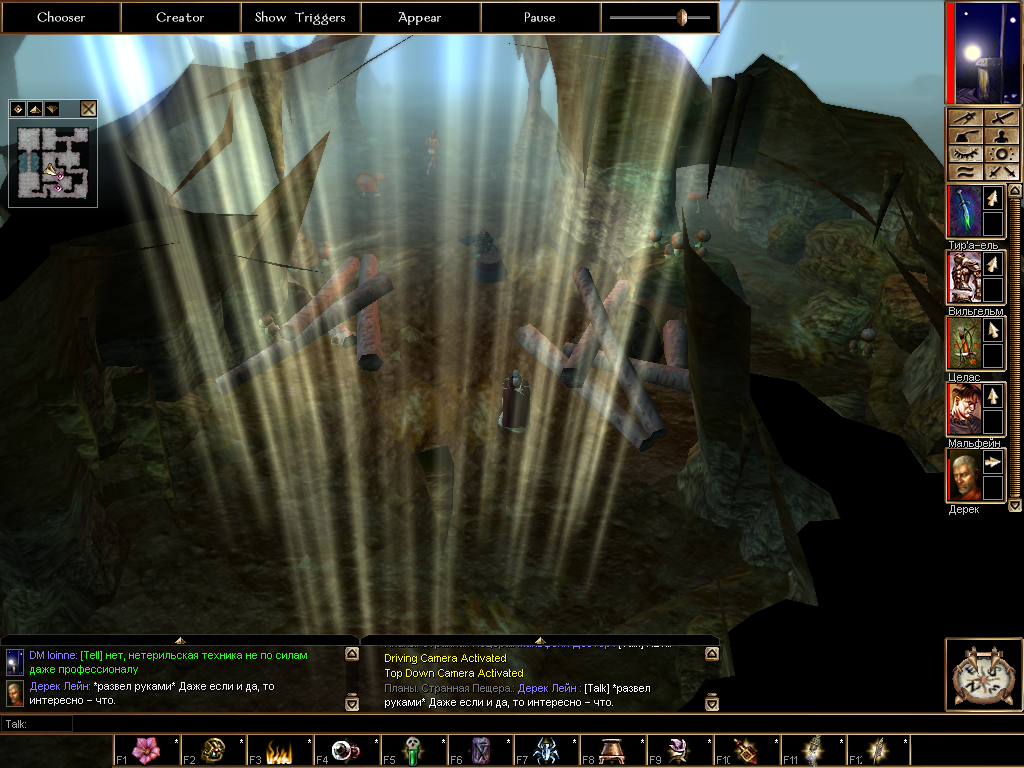Viewport: 1024px width, 768px height.
Task: Use the eyeball ability in F4
Action: [x=346, y=750]
